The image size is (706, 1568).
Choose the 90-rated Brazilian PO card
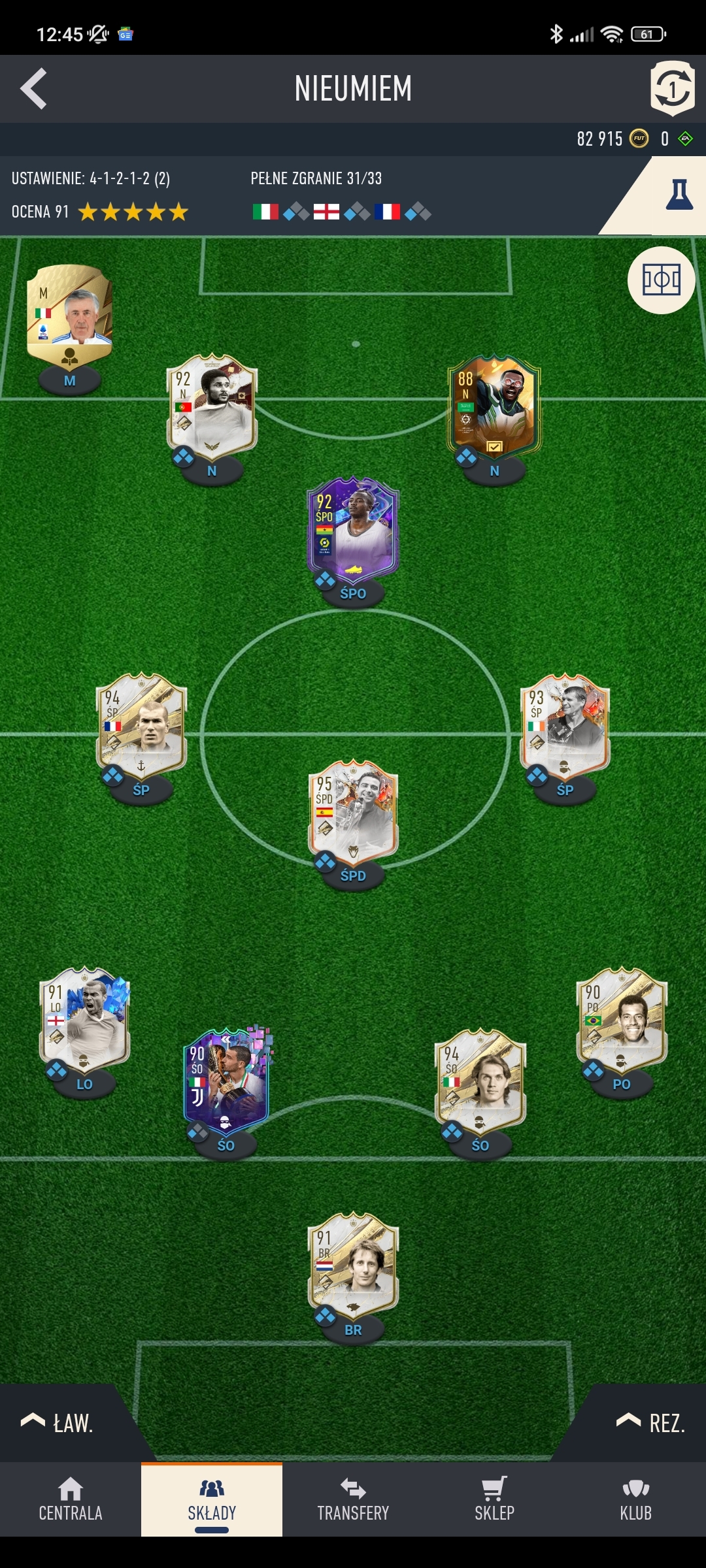621,1019
